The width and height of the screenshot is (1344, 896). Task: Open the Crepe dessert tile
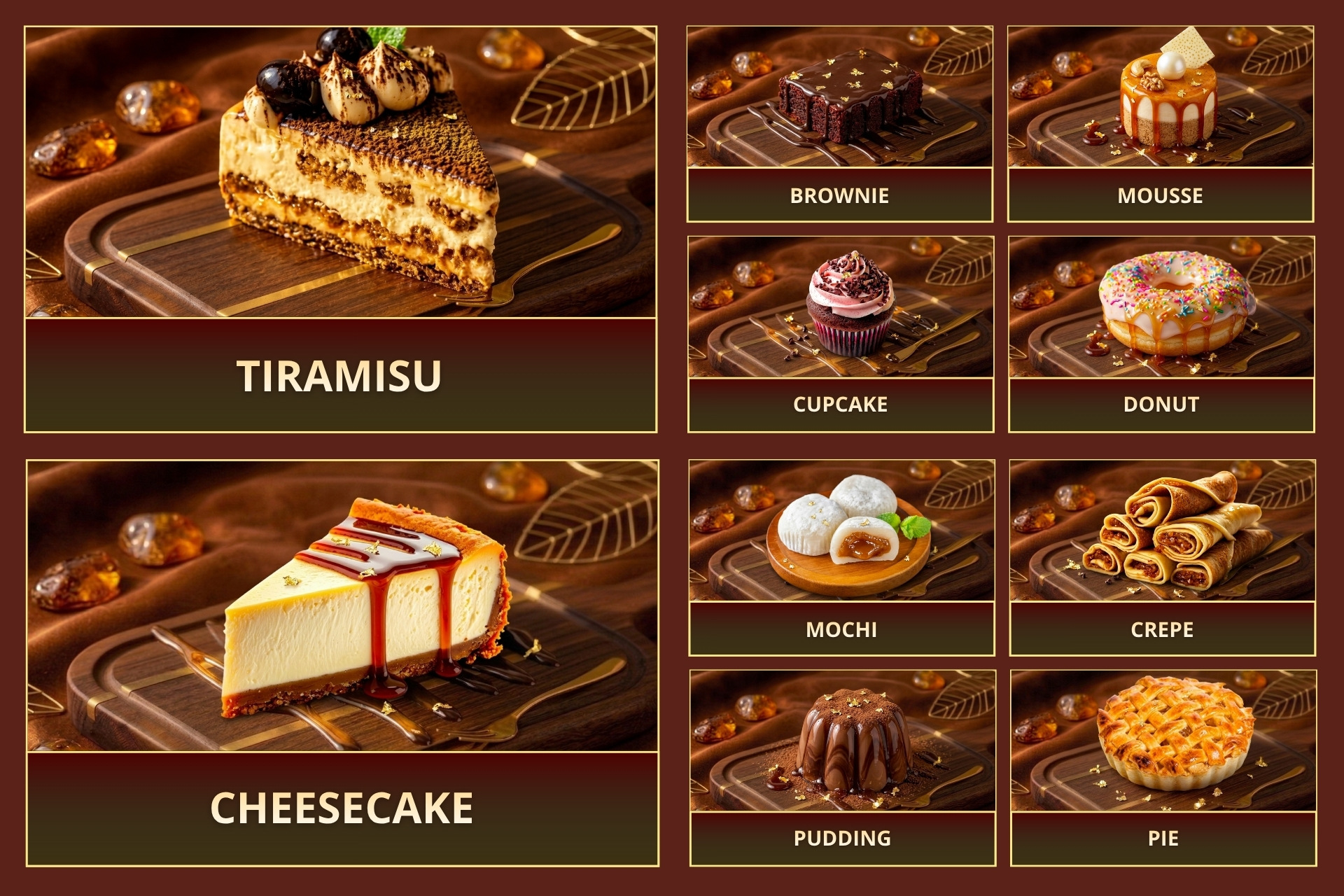coord(1162,558)
